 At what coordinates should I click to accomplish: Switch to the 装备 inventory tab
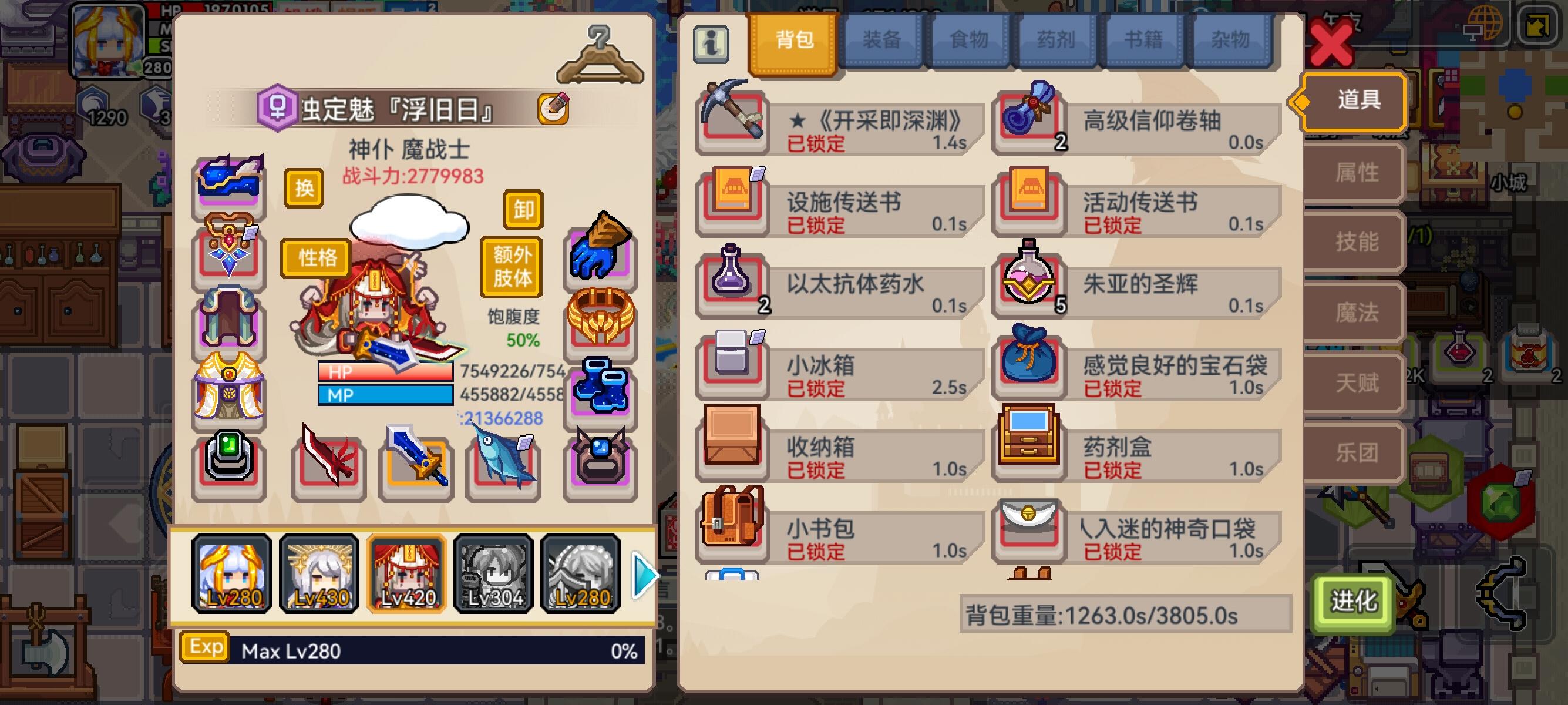point(881,39)
